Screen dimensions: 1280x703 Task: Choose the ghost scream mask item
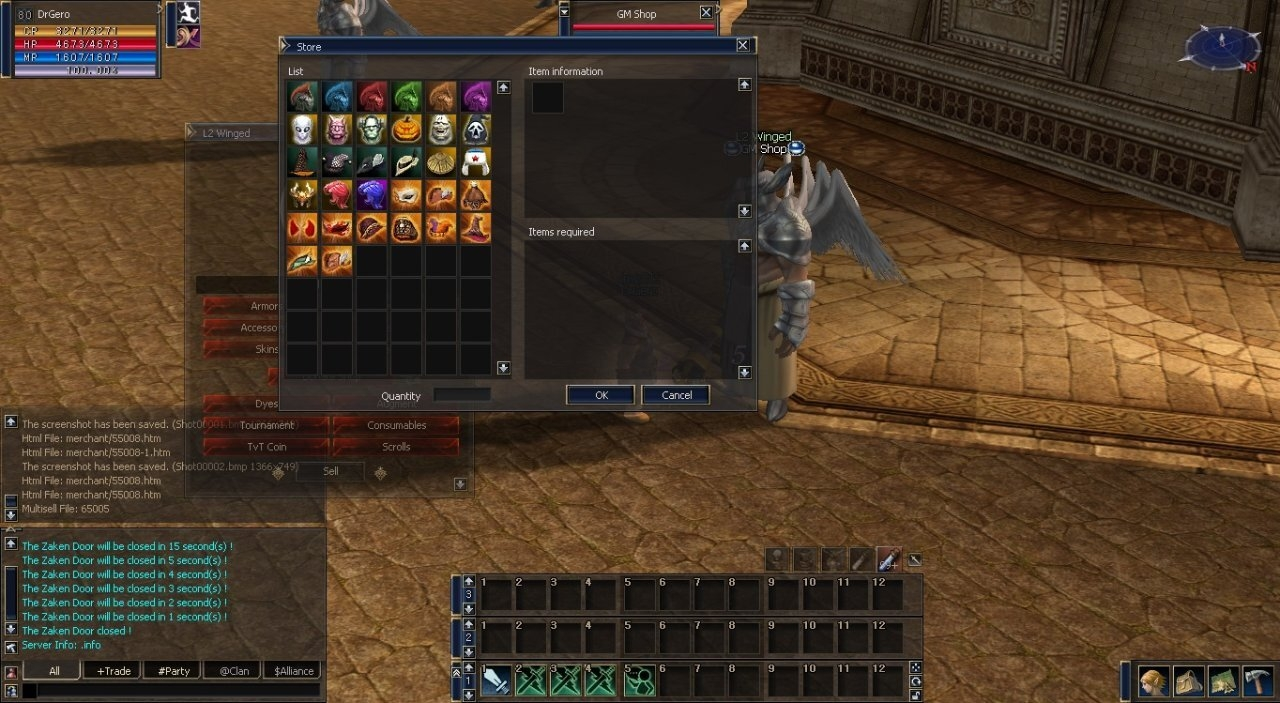pyautogui.click(x=476, y=130)
